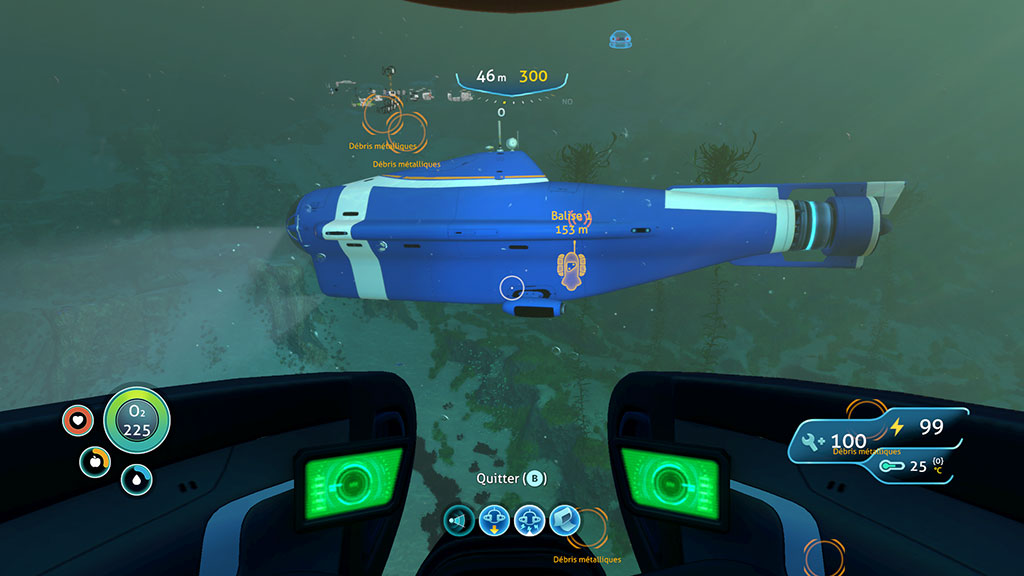Click the blue lifepod marker icon
Image resolution: width=1024 pixels, height=576 pixels.
tap(621, 40)
